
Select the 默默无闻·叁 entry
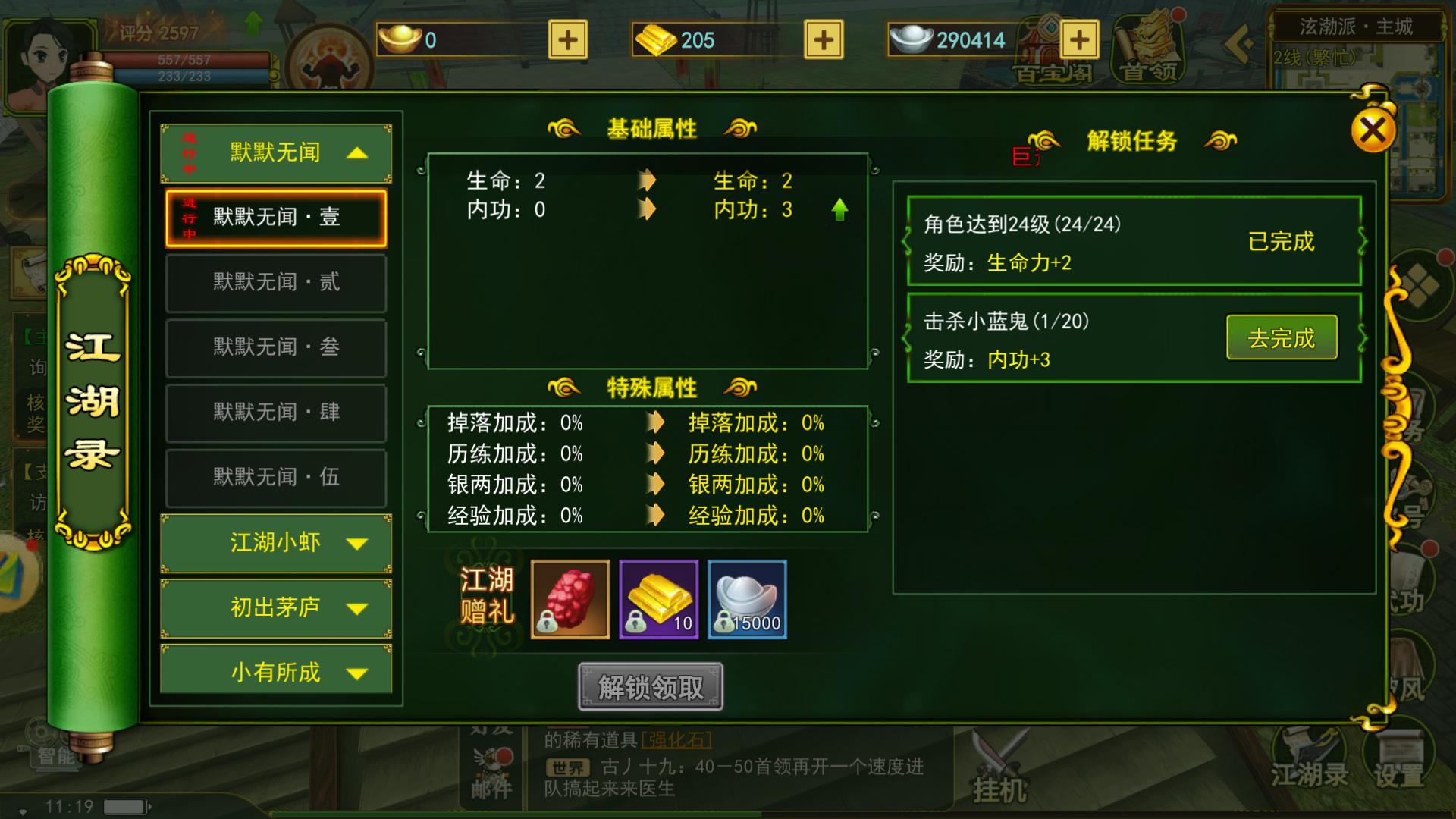pyautogui.click(x=275, y=347)
